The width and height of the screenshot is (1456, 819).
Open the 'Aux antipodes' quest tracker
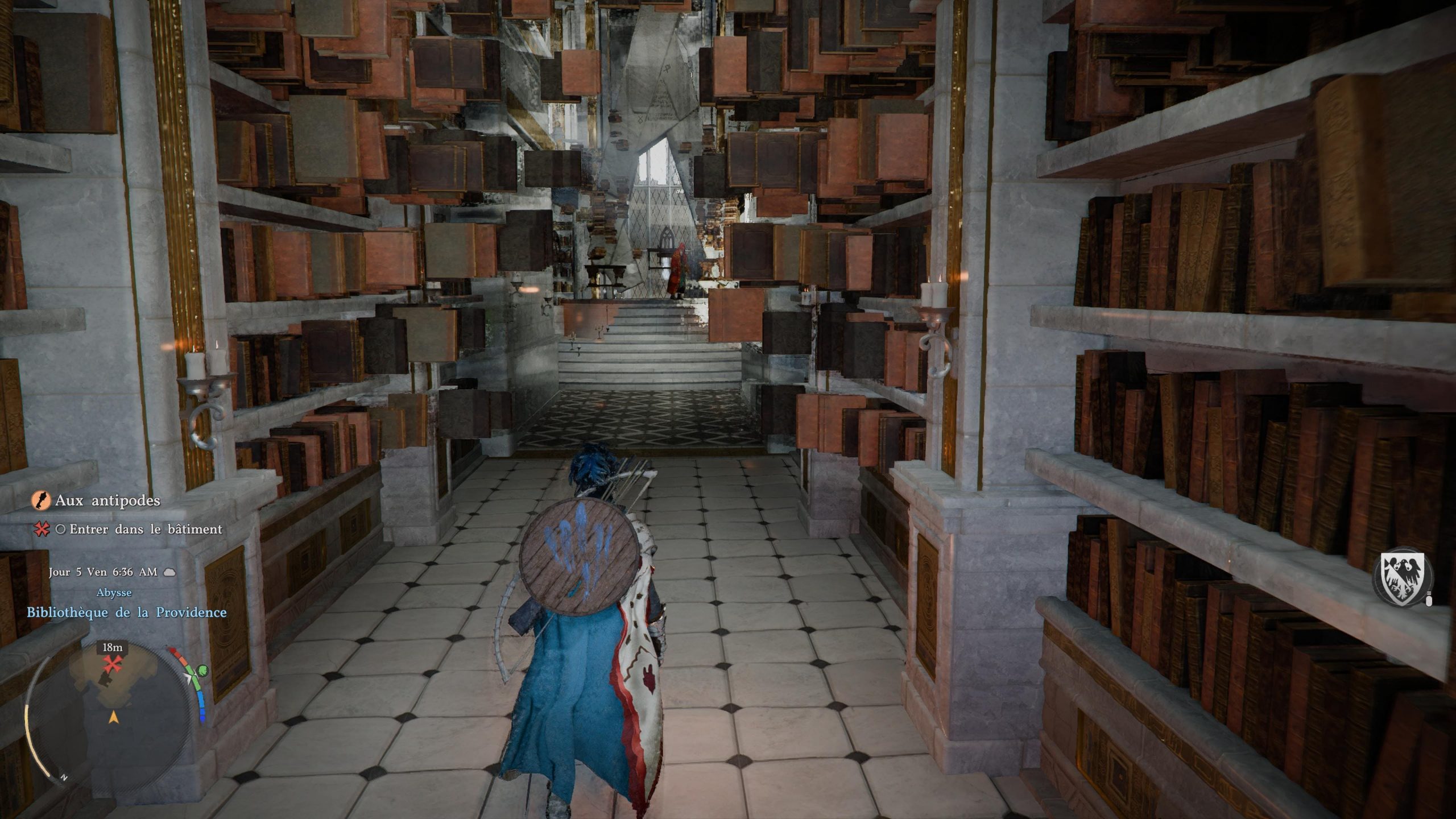pos(107,500)
